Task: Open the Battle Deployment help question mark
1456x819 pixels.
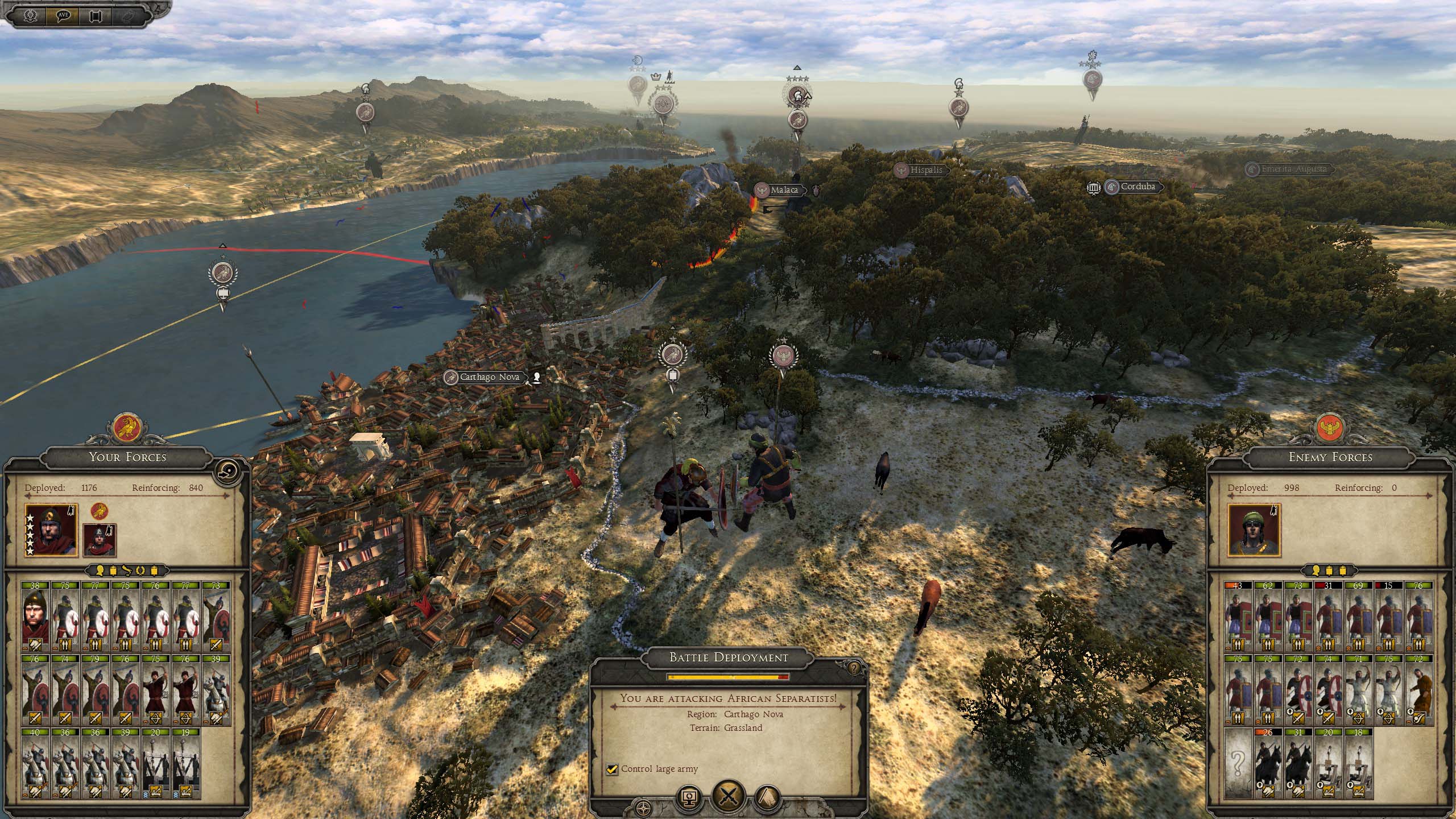Action: pos(853,668)
